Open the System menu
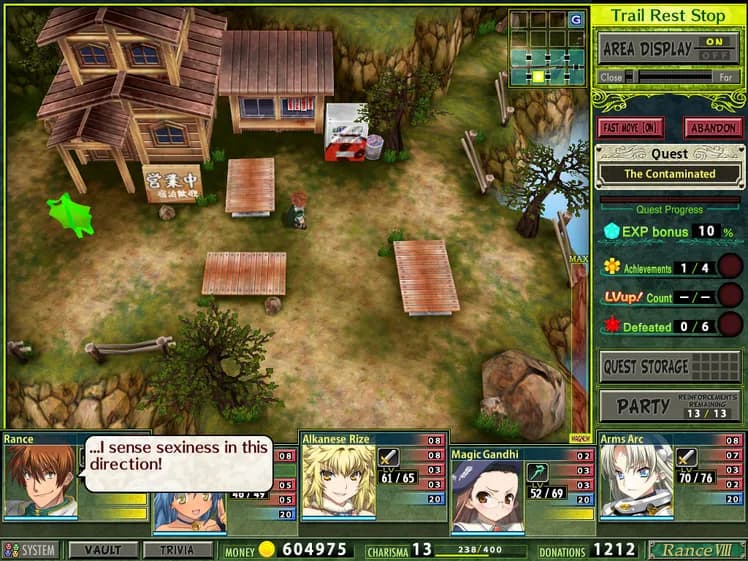This screenshot has width=748, height=561. [x=31, y=550]
